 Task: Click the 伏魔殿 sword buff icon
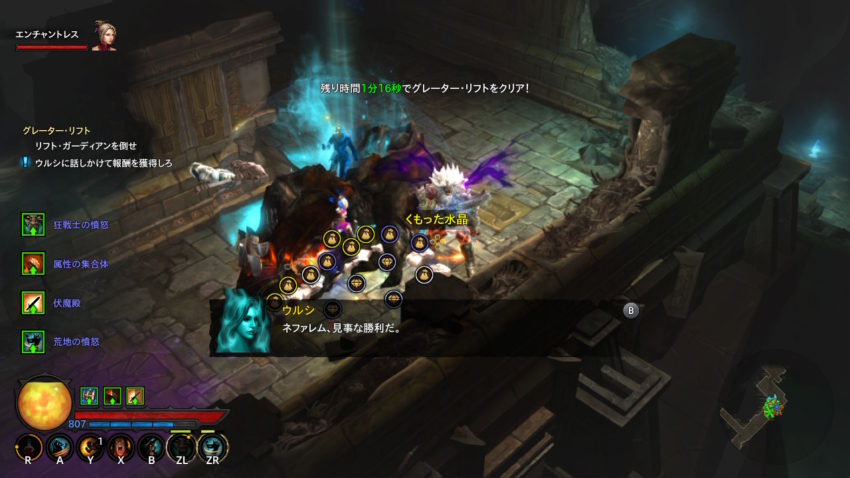tap(33, 303)
